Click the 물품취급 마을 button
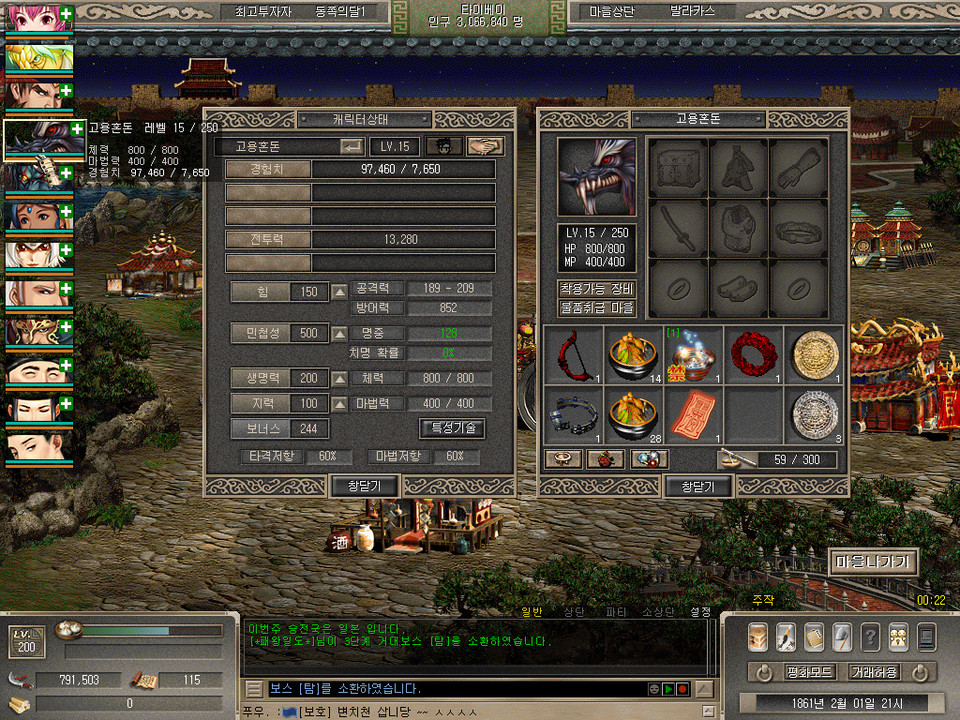 coord(597,308)
